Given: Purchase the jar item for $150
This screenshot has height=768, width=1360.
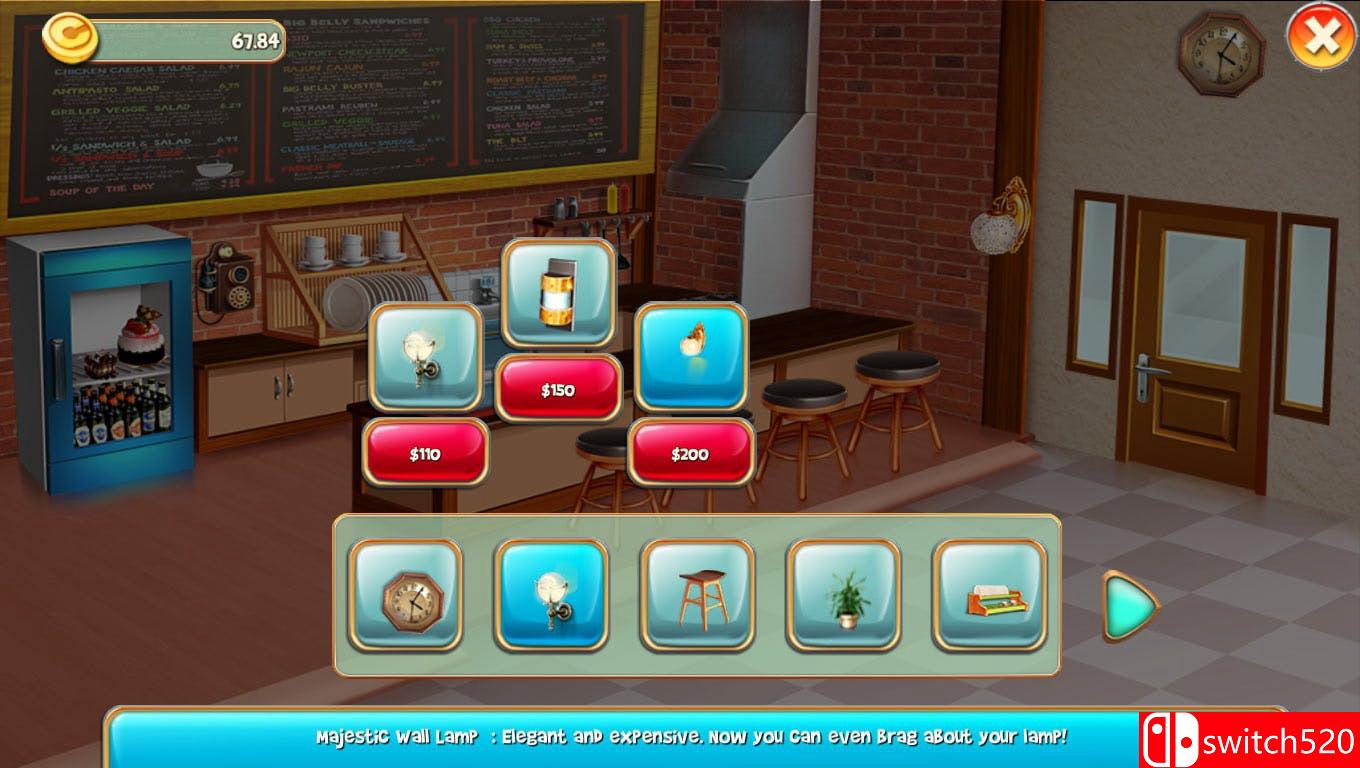Looking at the screenshot, I should point(558,390).
